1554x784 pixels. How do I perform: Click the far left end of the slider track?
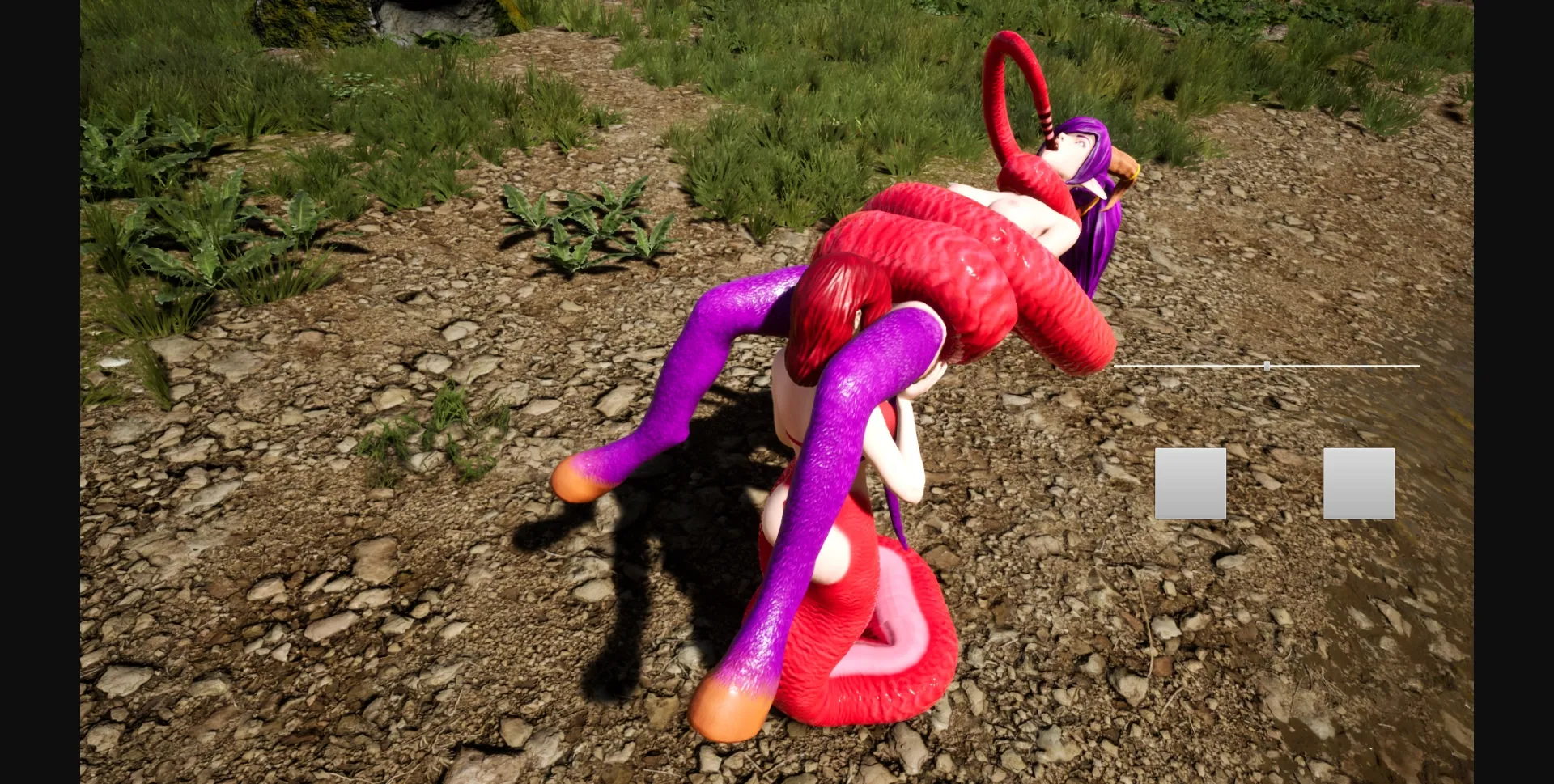pos(1117,366)
